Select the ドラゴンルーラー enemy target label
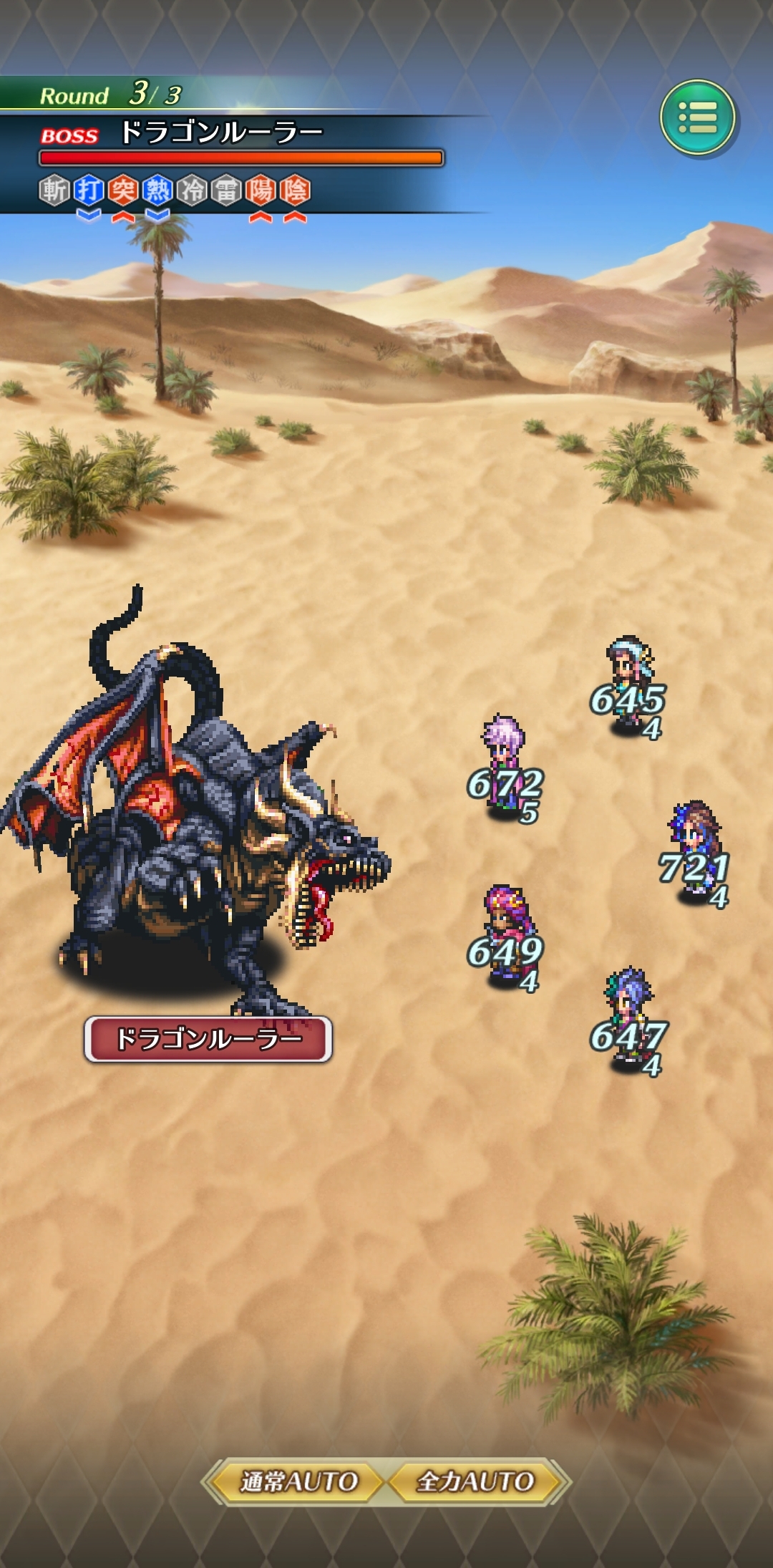 [x=208, y=1038]
